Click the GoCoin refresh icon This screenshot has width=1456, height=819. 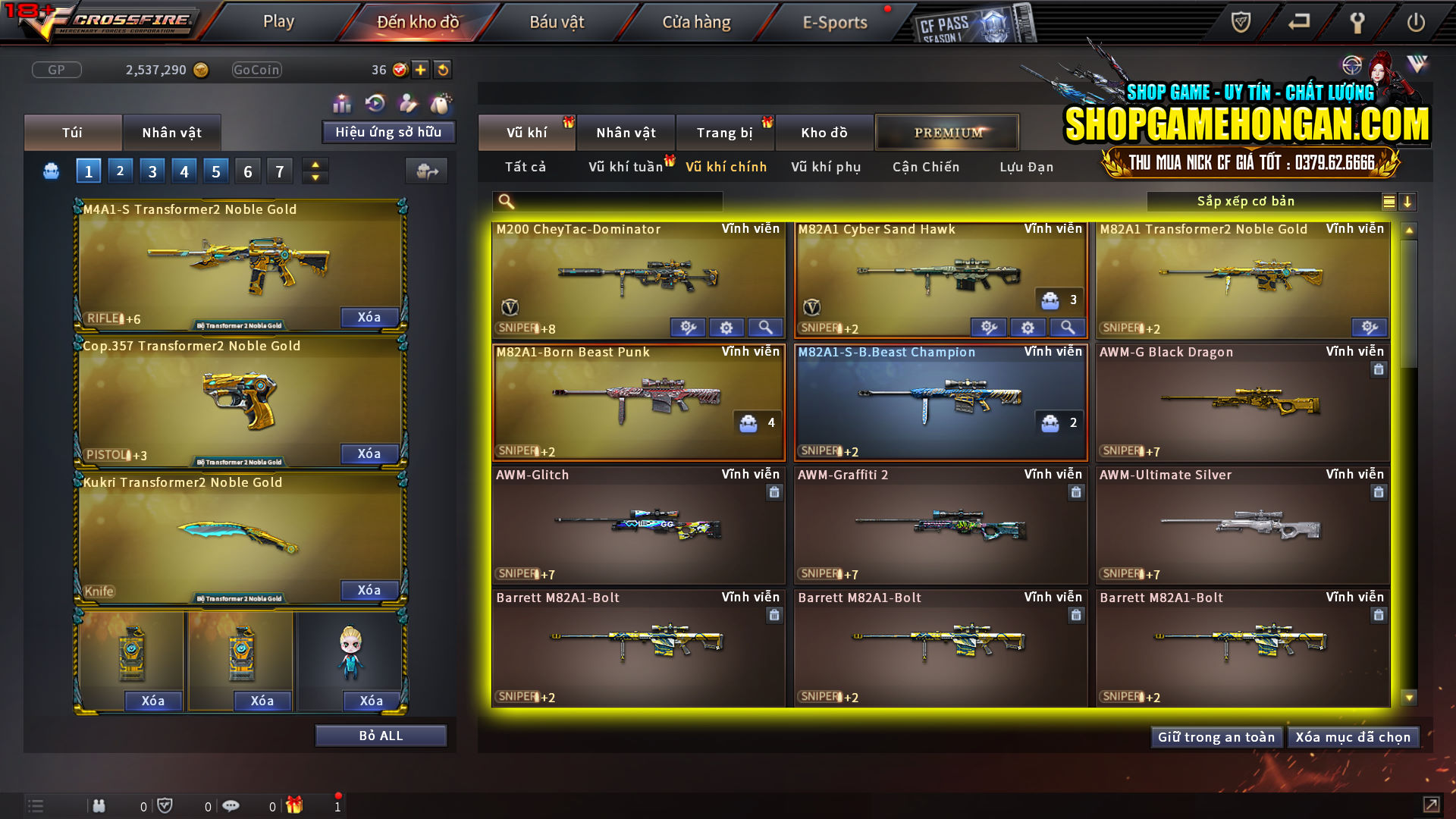tap(441, 69)
